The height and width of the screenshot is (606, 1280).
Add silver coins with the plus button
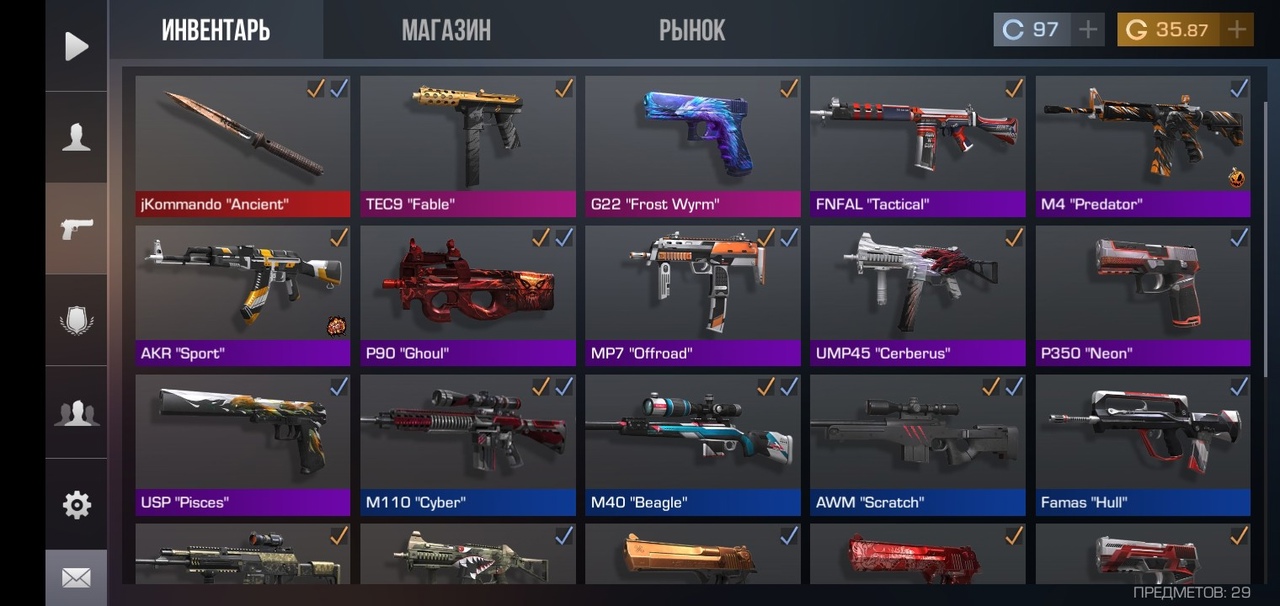coord(1088,30)
